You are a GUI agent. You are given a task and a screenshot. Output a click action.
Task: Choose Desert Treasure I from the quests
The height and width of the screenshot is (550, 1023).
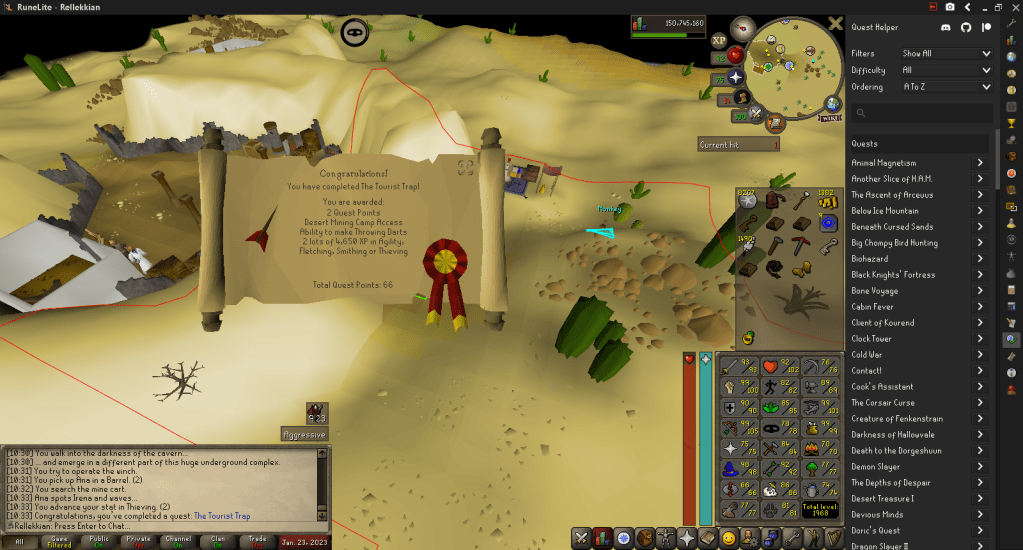pyautogui.click(x=882, y=499)
